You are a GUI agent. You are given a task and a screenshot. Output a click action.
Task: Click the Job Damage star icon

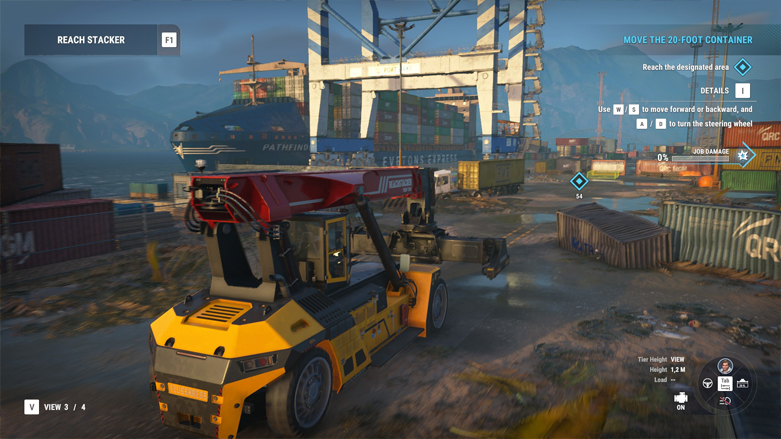click(743, 156)
